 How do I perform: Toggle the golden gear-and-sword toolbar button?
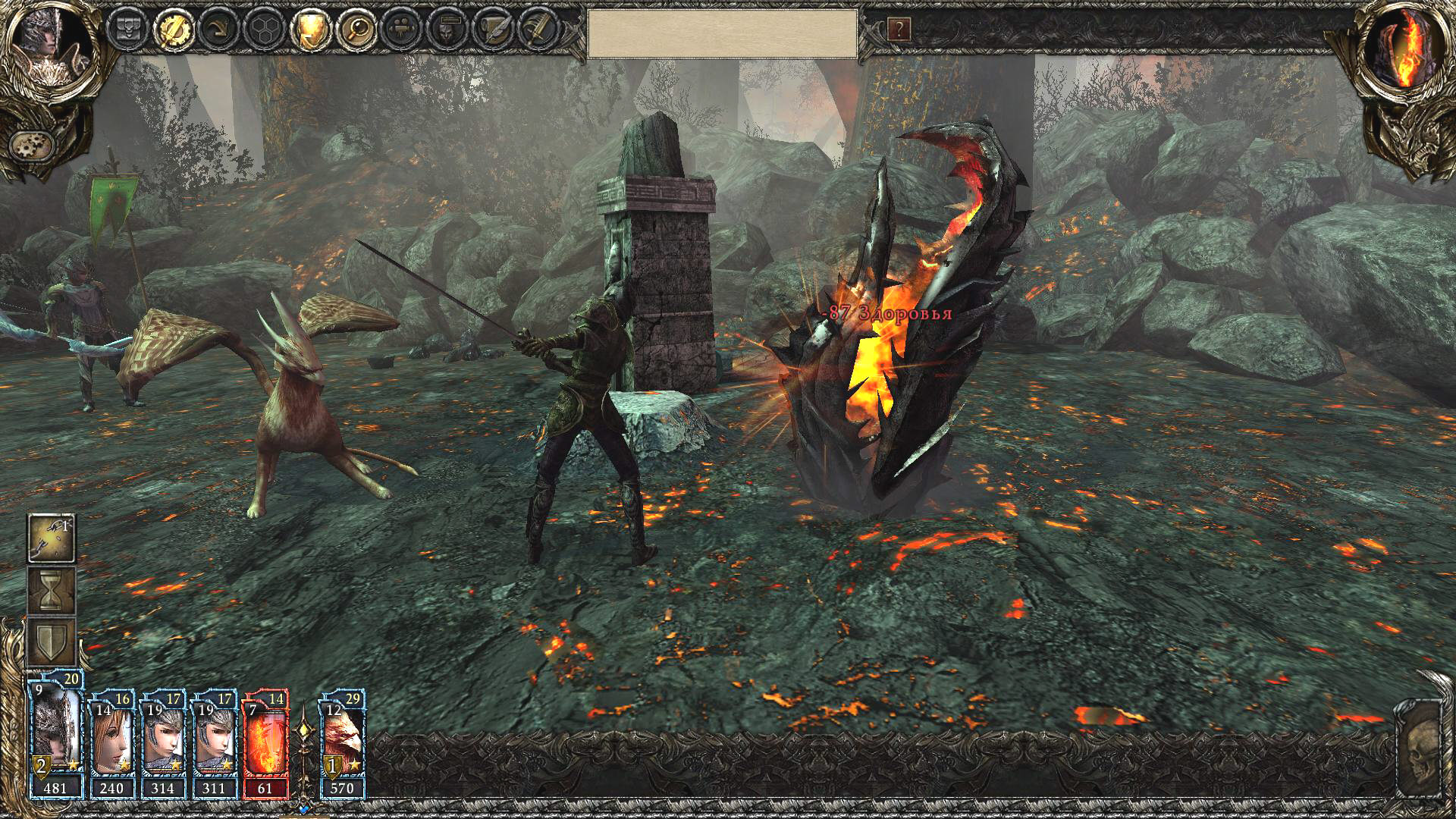(x=173, y=30)
